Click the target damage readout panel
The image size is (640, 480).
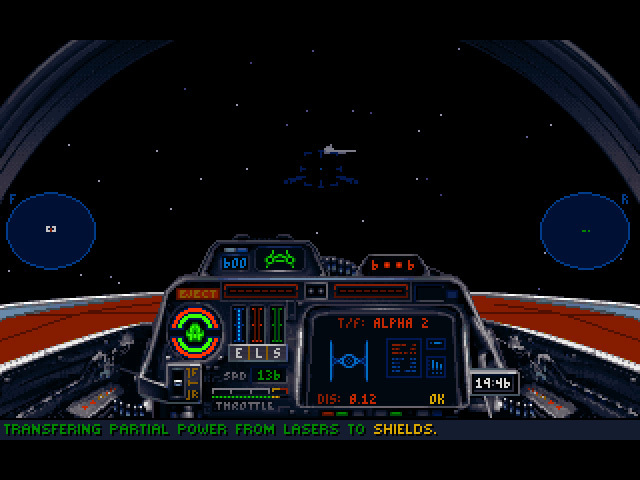403,357
